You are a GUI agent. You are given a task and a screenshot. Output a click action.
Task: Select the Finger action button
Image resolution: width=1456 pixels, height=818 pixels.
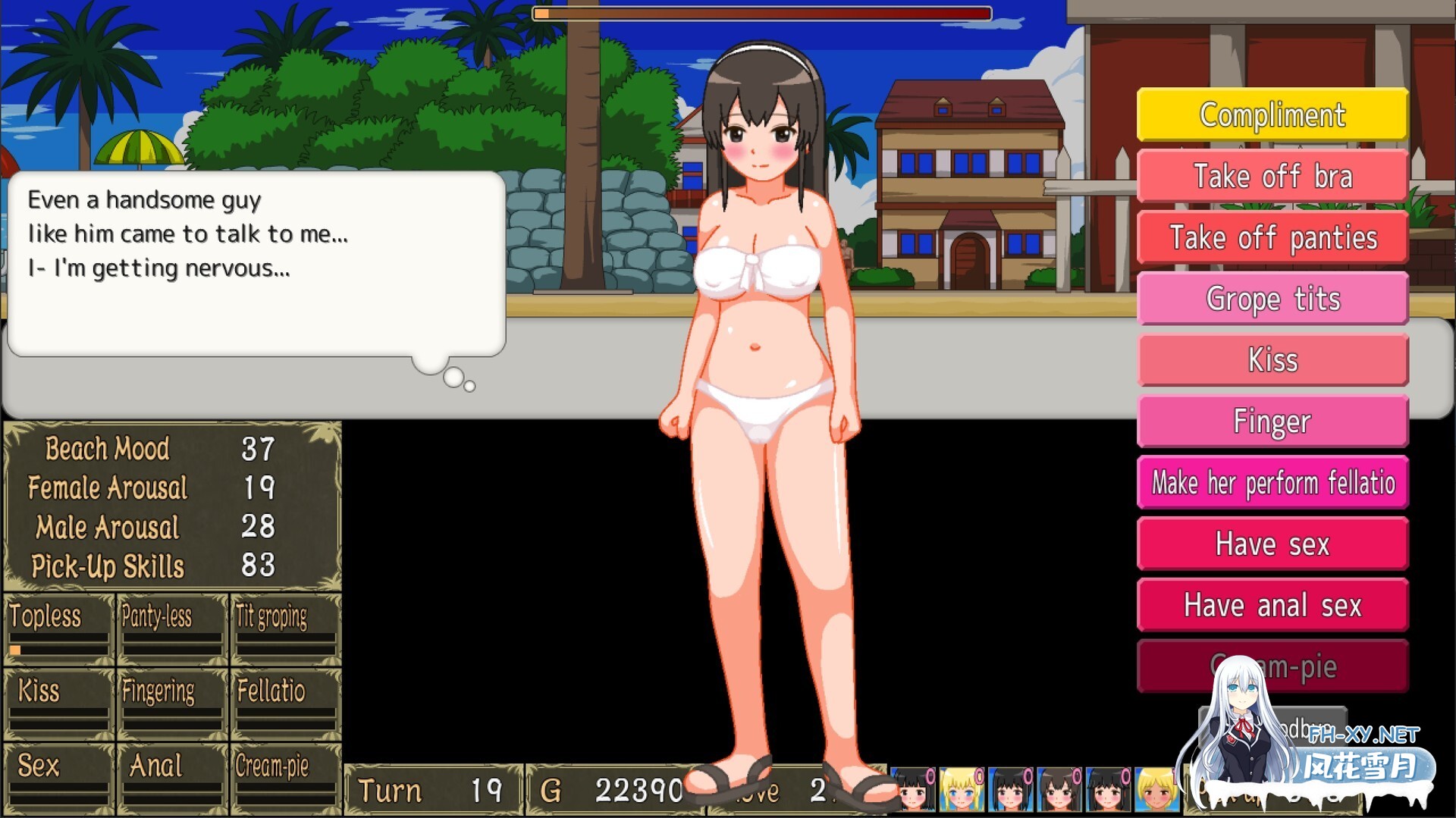tap(1272, 422)
